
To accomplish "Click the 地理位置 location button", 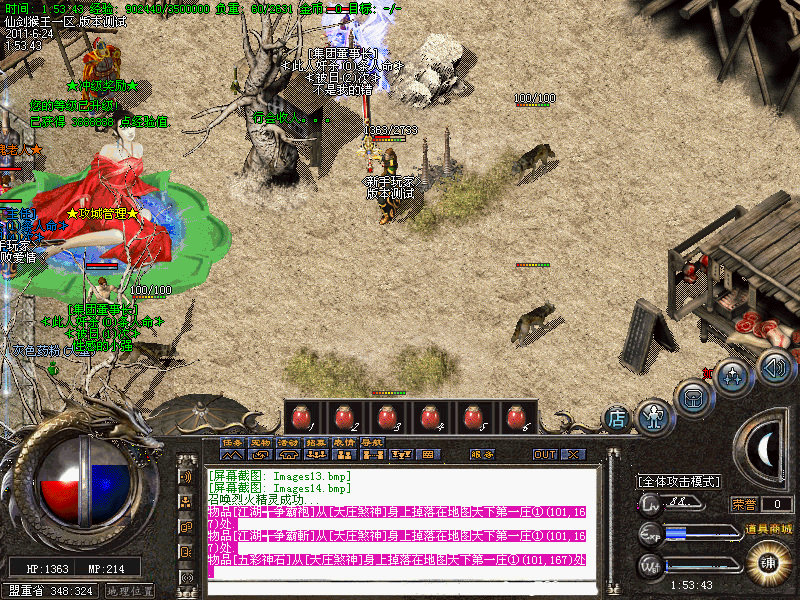I will click(130, 591).
